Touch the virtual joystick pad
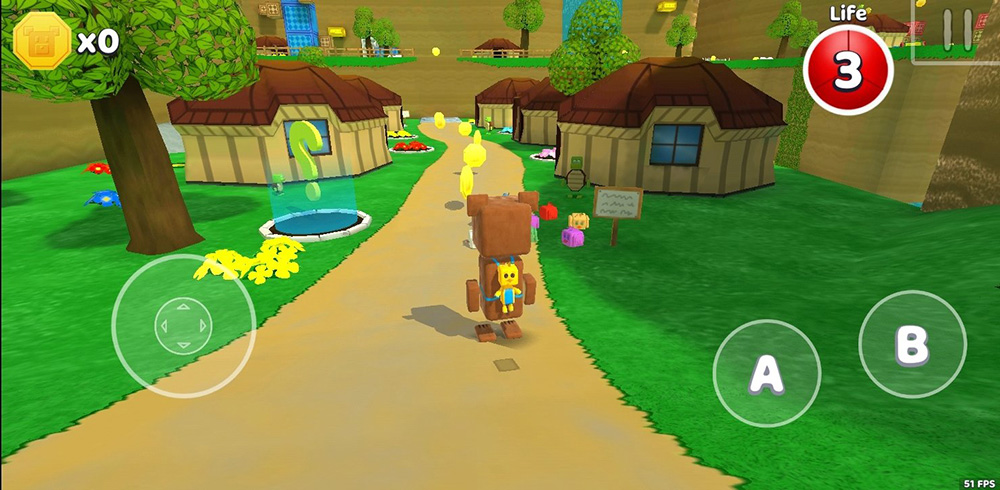Image resolution: width=1000 pixels, height=490 pixels. 183,325
